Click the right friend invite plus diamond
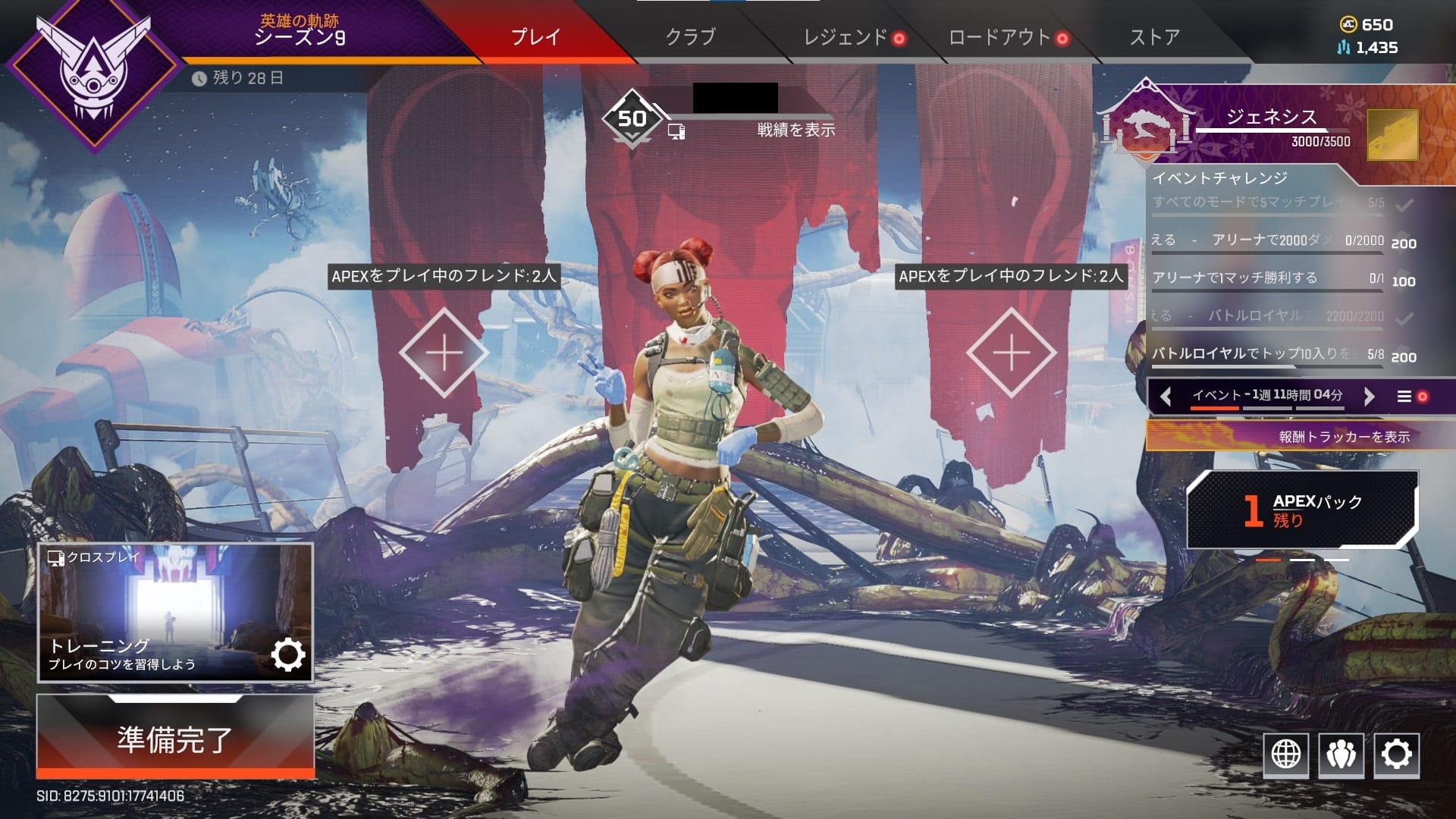 click(x=1011, y=351)
